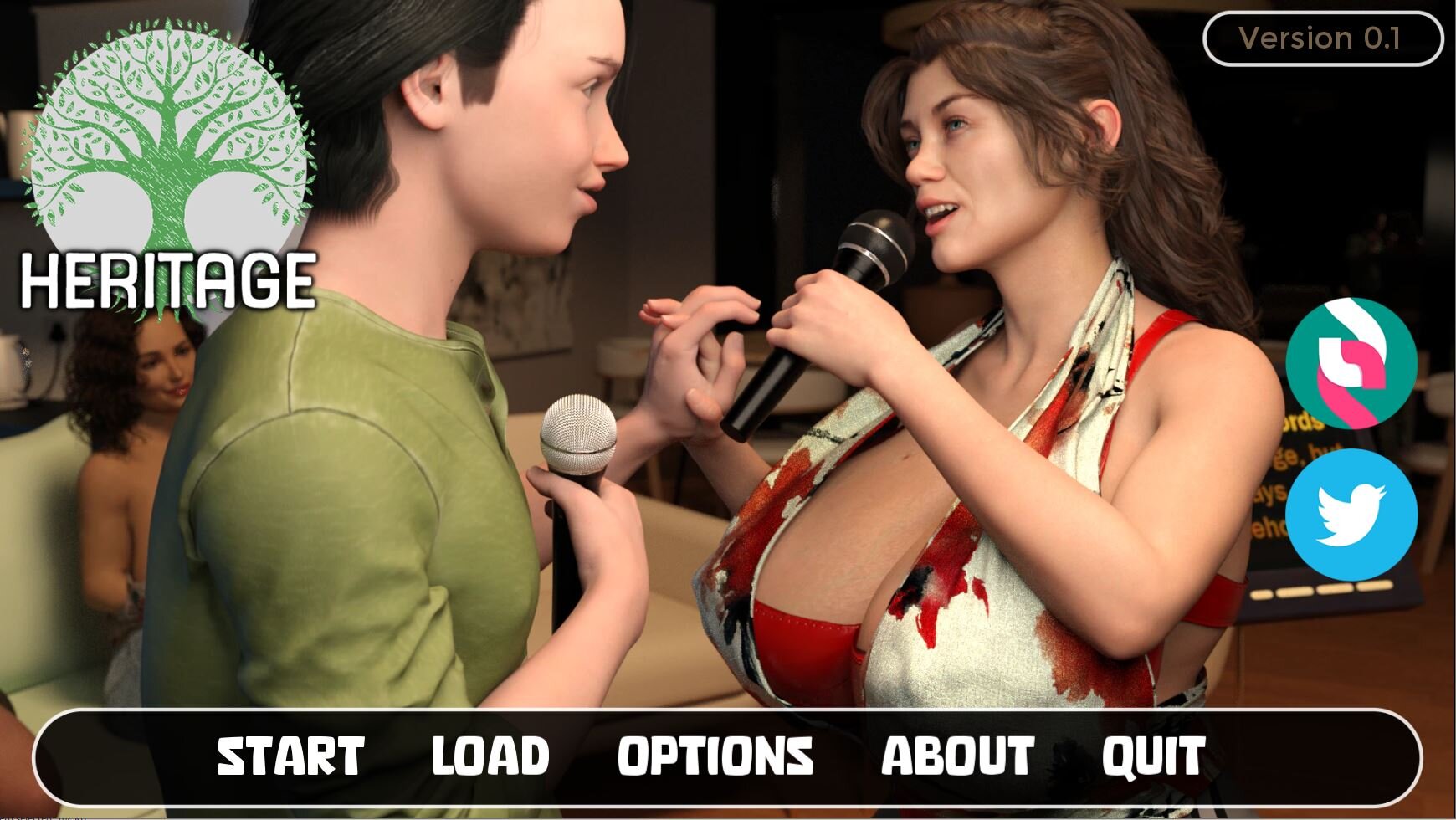Open the Options menu
Image resolution: width=1456 pixels, height=820 pixels.
tap(715, 756)
